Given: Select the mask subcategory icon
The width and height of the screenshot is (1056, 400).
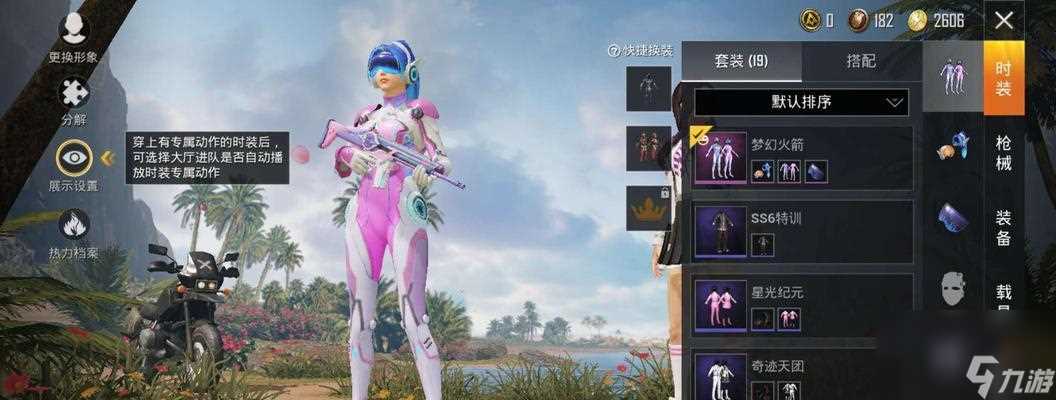Looking at the screenshot, I should [x=952, y=289].
